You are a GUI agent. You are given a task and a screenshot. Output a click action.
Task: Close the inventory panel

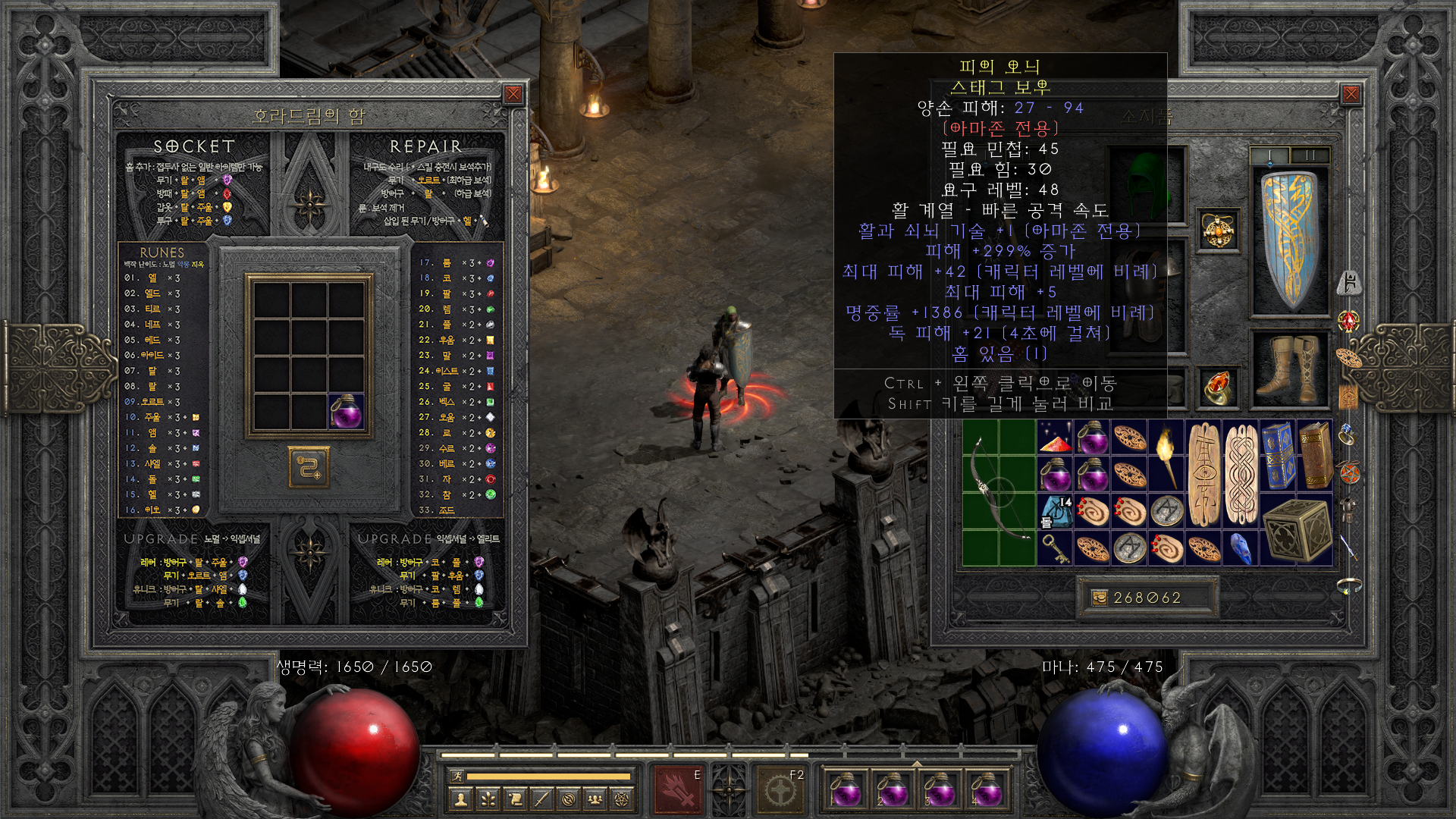(1351, 94)
